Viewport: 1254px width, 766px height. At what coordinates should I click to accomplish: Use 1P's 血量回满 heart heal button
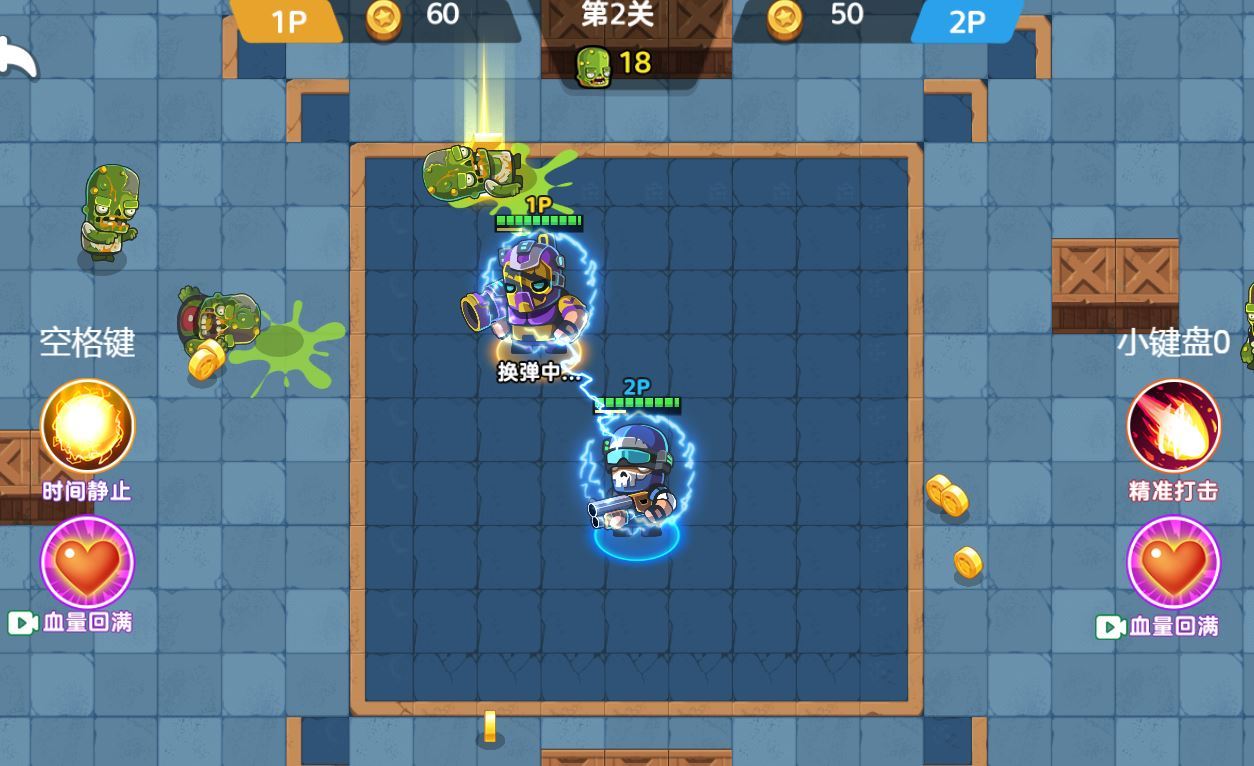click(87, 562)
